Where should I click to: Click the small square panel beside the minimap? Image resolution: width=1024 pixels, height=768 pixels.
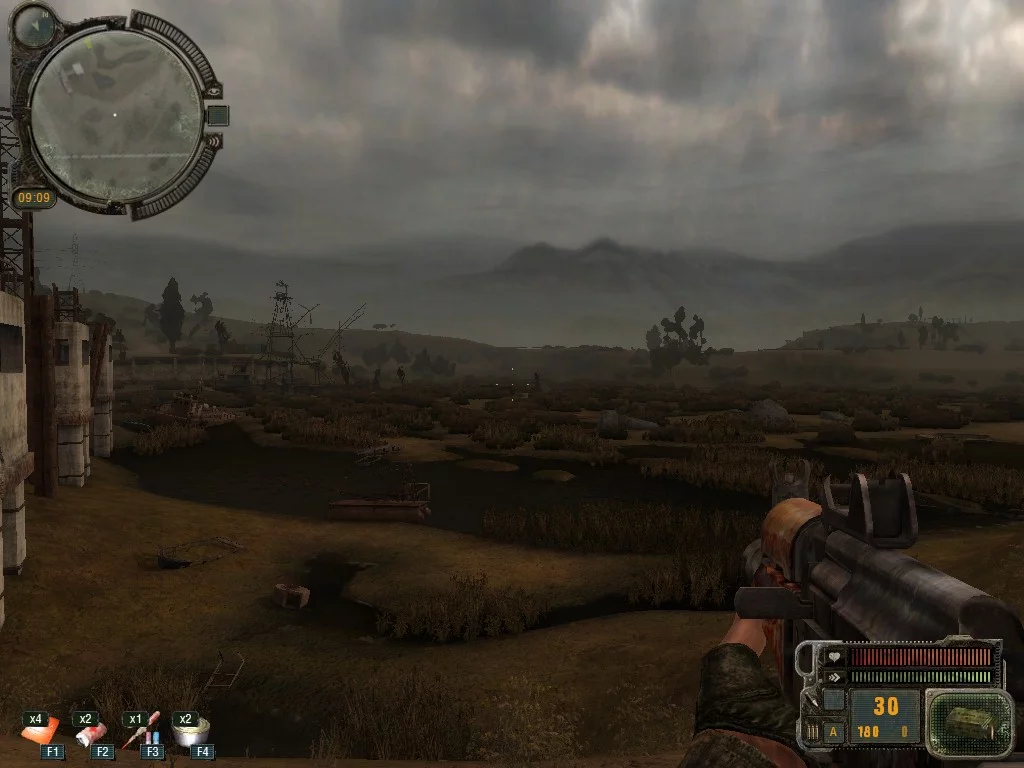(218, 115)
